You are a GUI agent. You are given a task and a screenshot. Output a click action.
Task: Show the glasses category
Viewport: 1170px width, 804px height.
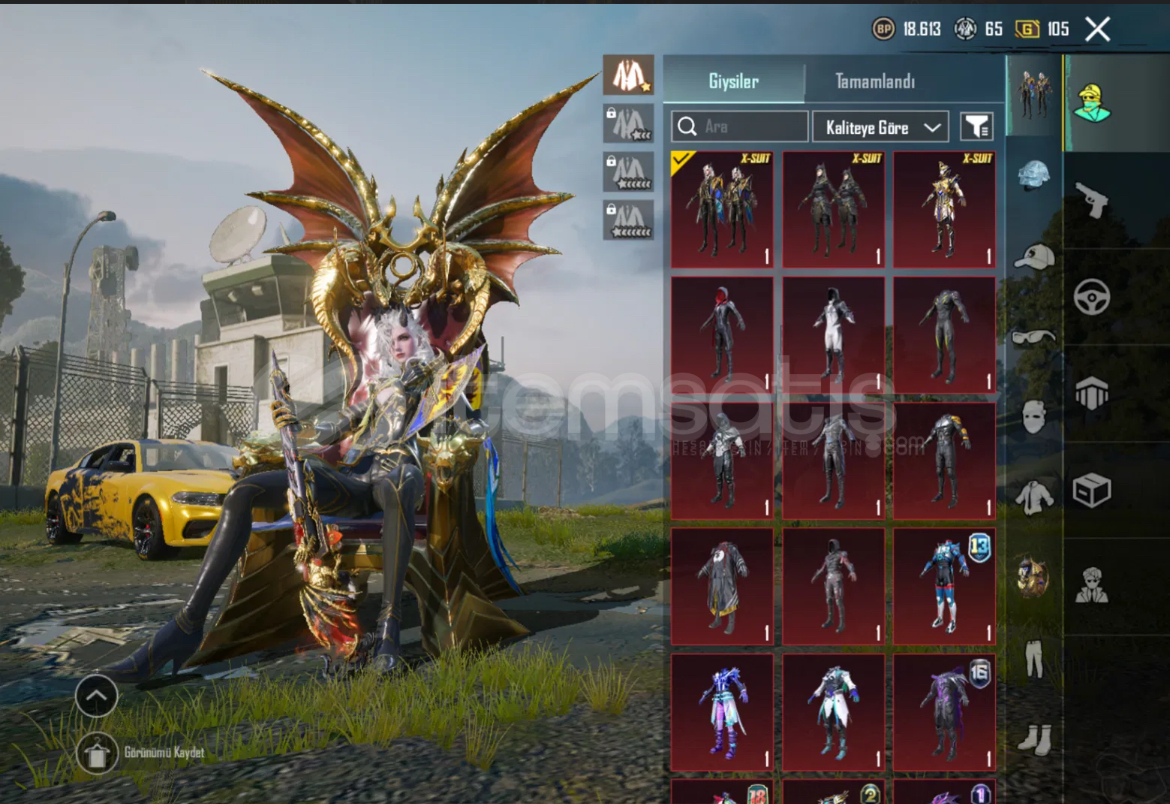(x=1033, y=337)
